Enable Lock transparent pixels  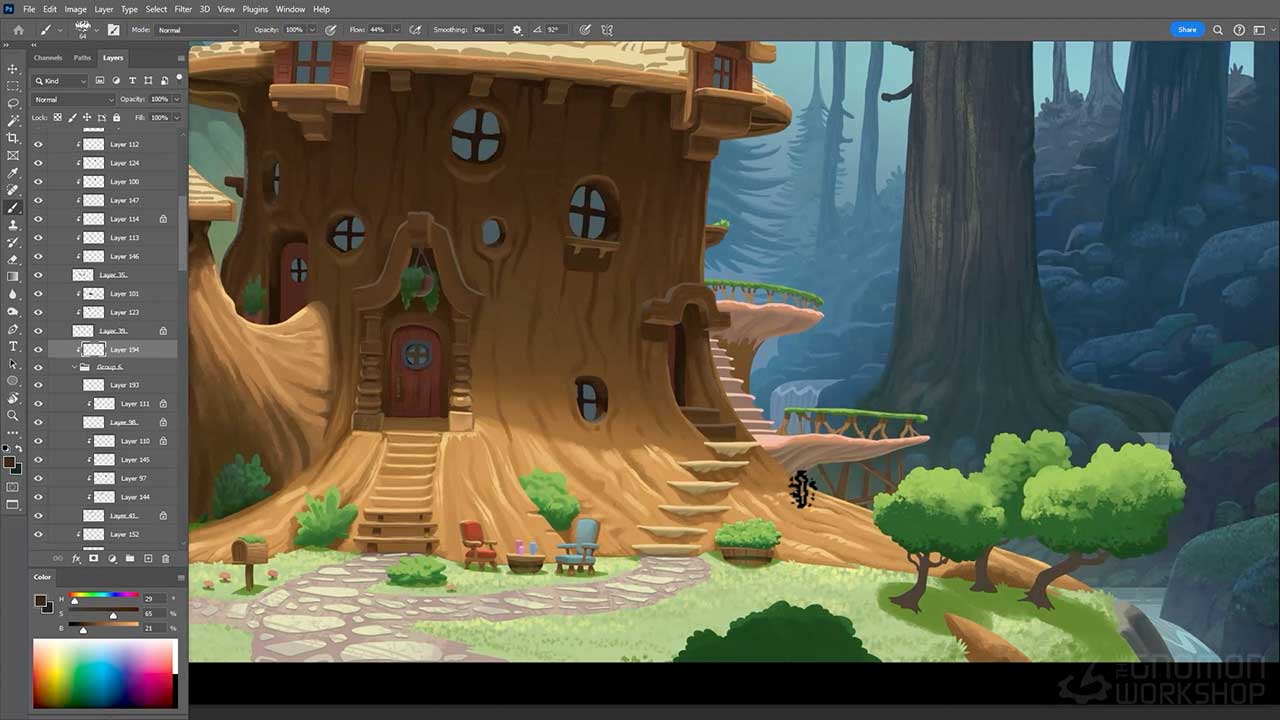57,118
